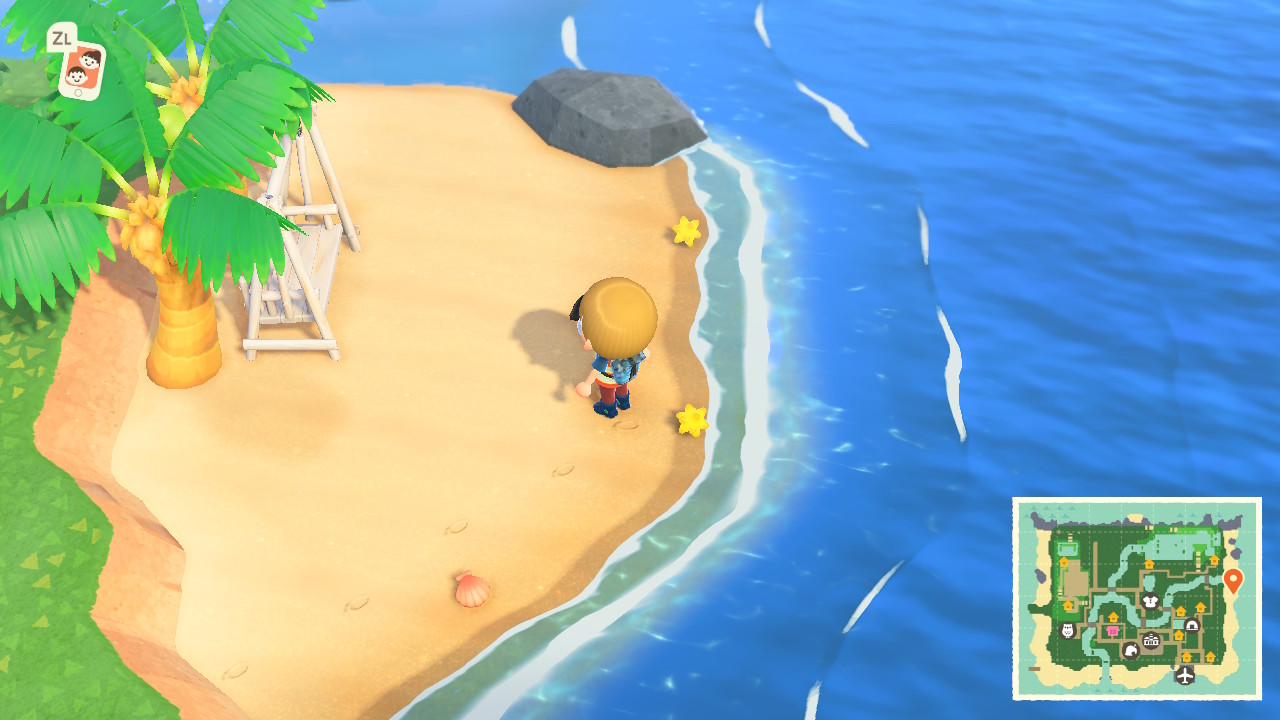
Task: Choose the Resident Services building marker
Action: click(x=1151, y=640)
